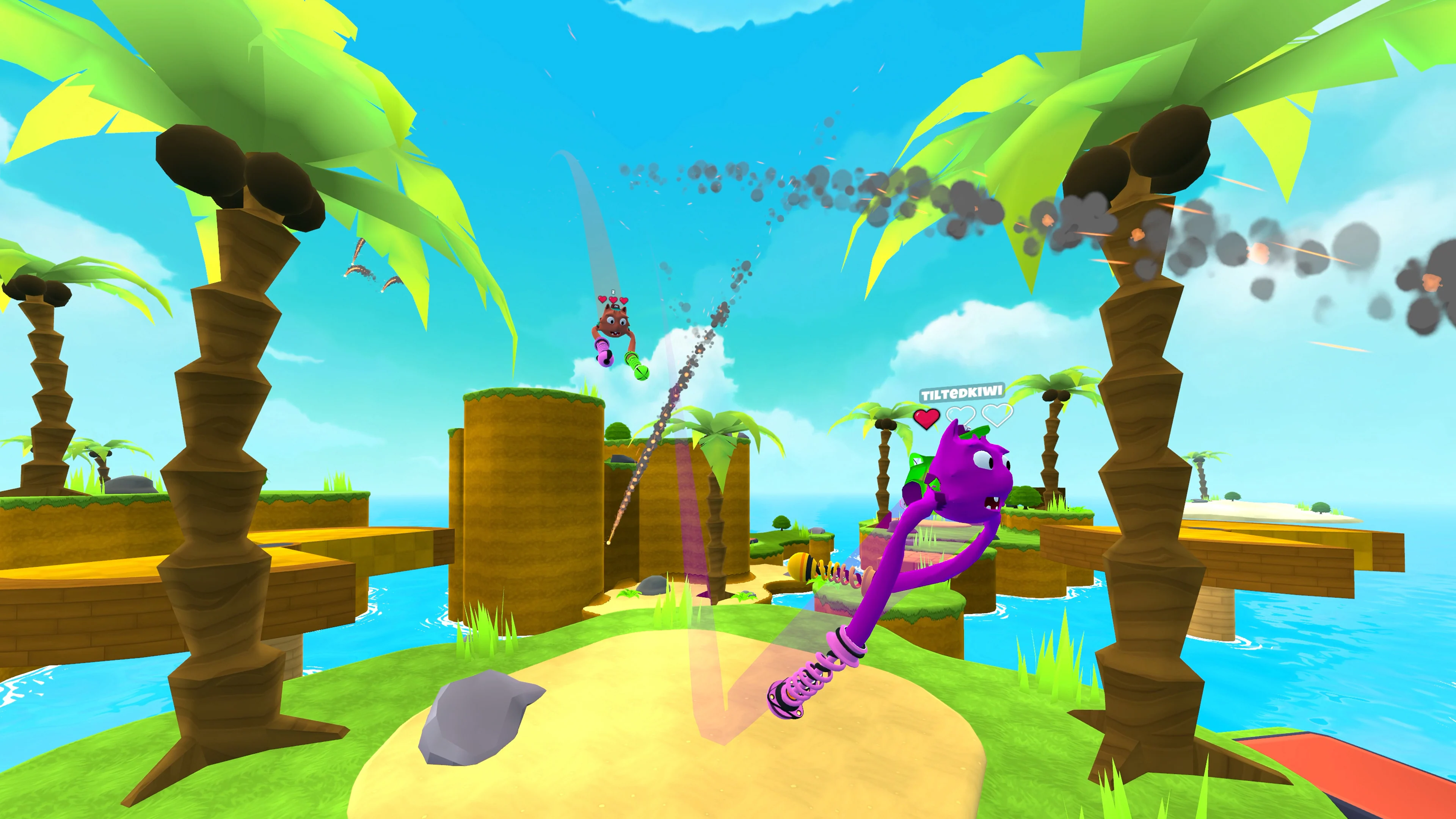The image size is (1456, 819).
Task: Click the red cap on the squirrel's head
Action: coord(615,306)
